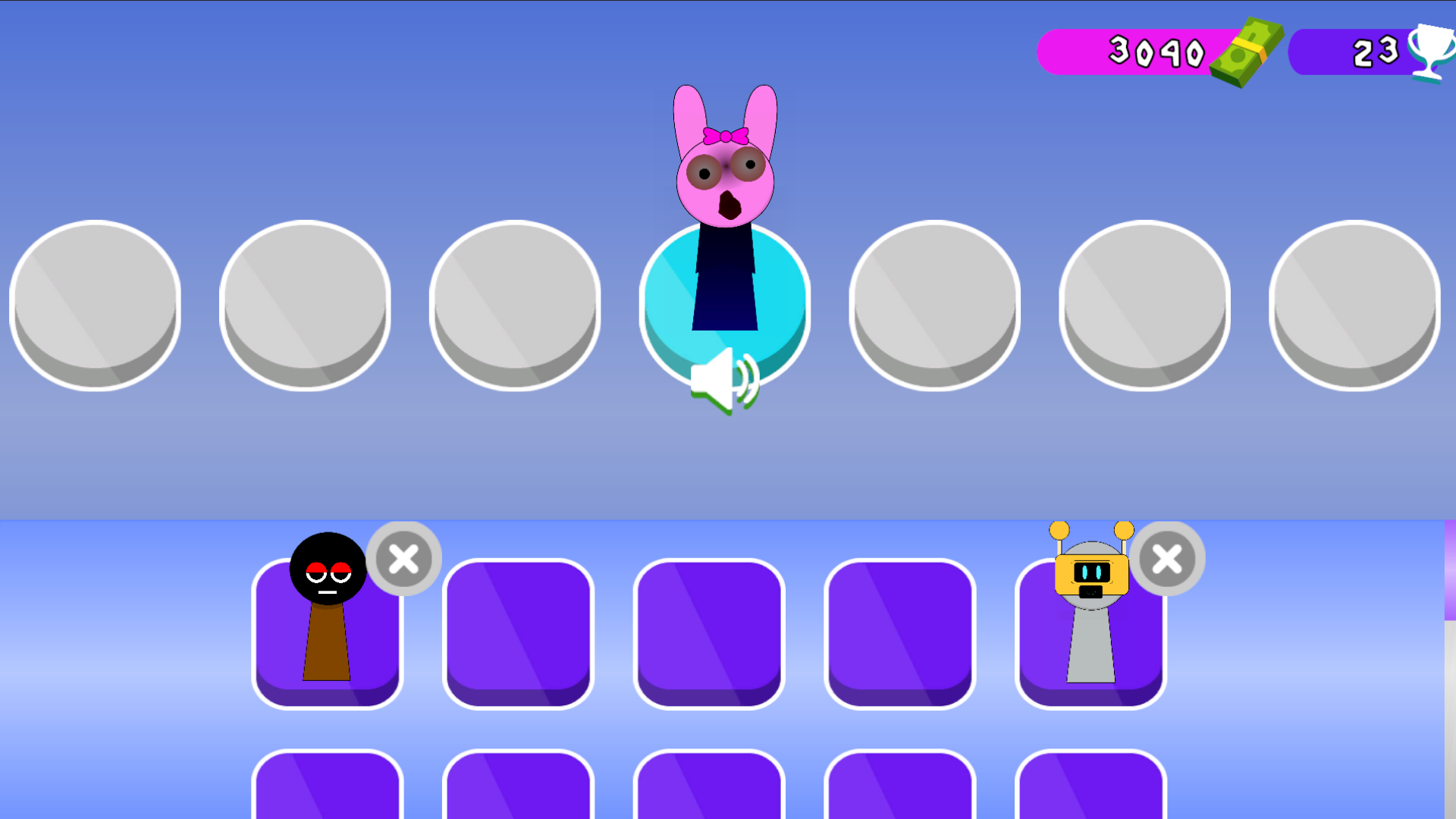Remove the robot character from the tray
Viewport: 1456px width, 819px height.
click(1168, 559)
